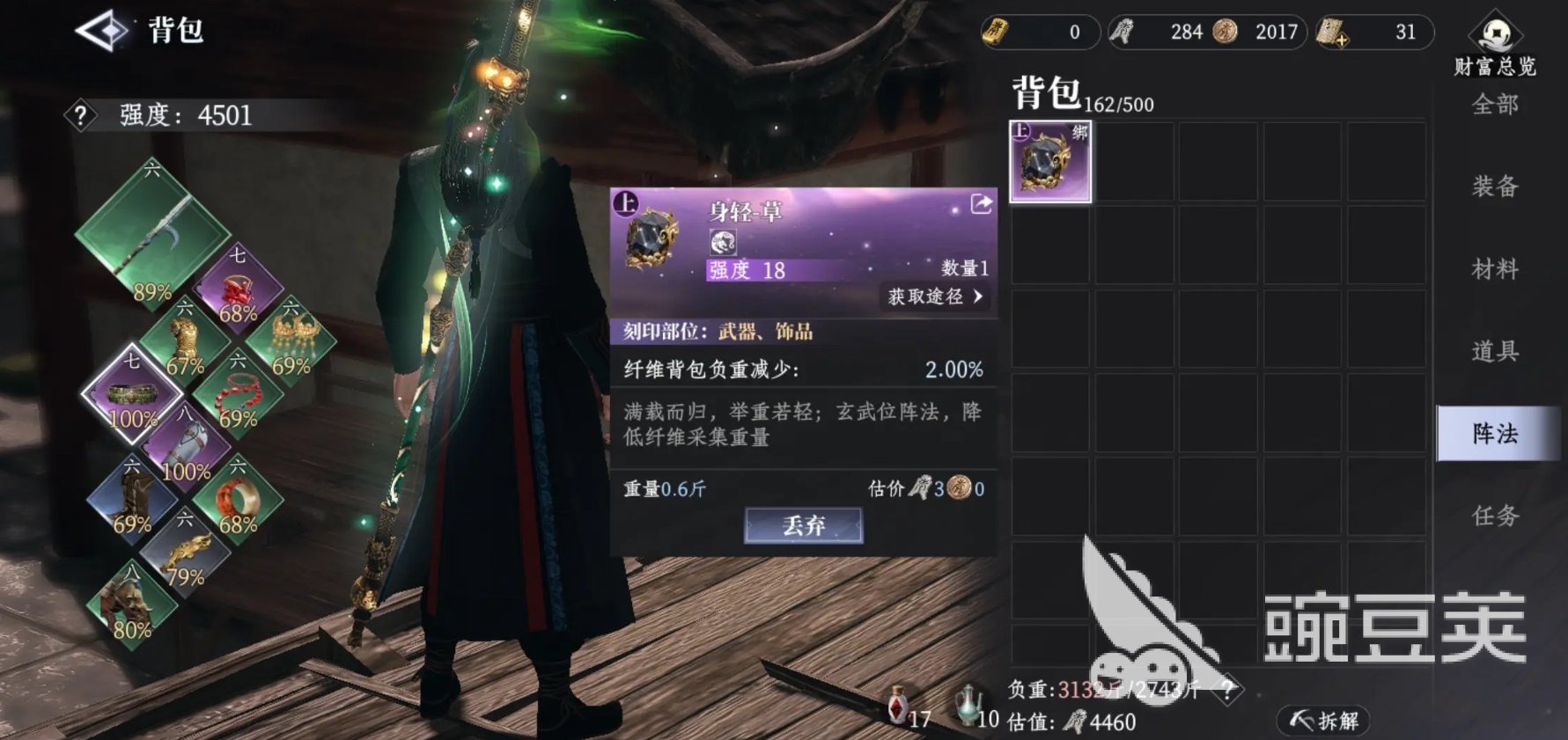Go back using the arrow beside 背包
Screen dimensions: 1568x740
[103, 31]
